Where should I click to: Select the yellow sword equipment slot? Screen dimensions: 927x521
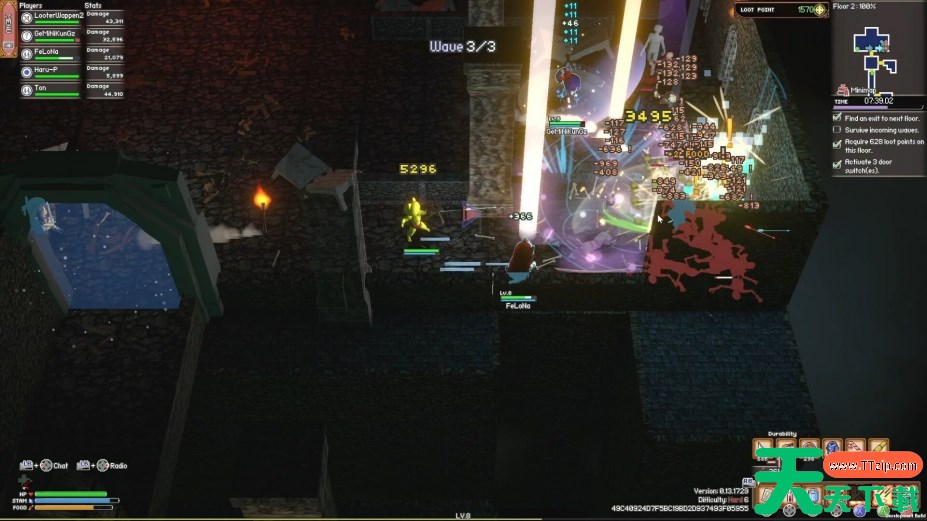click(x=878, y=446)
